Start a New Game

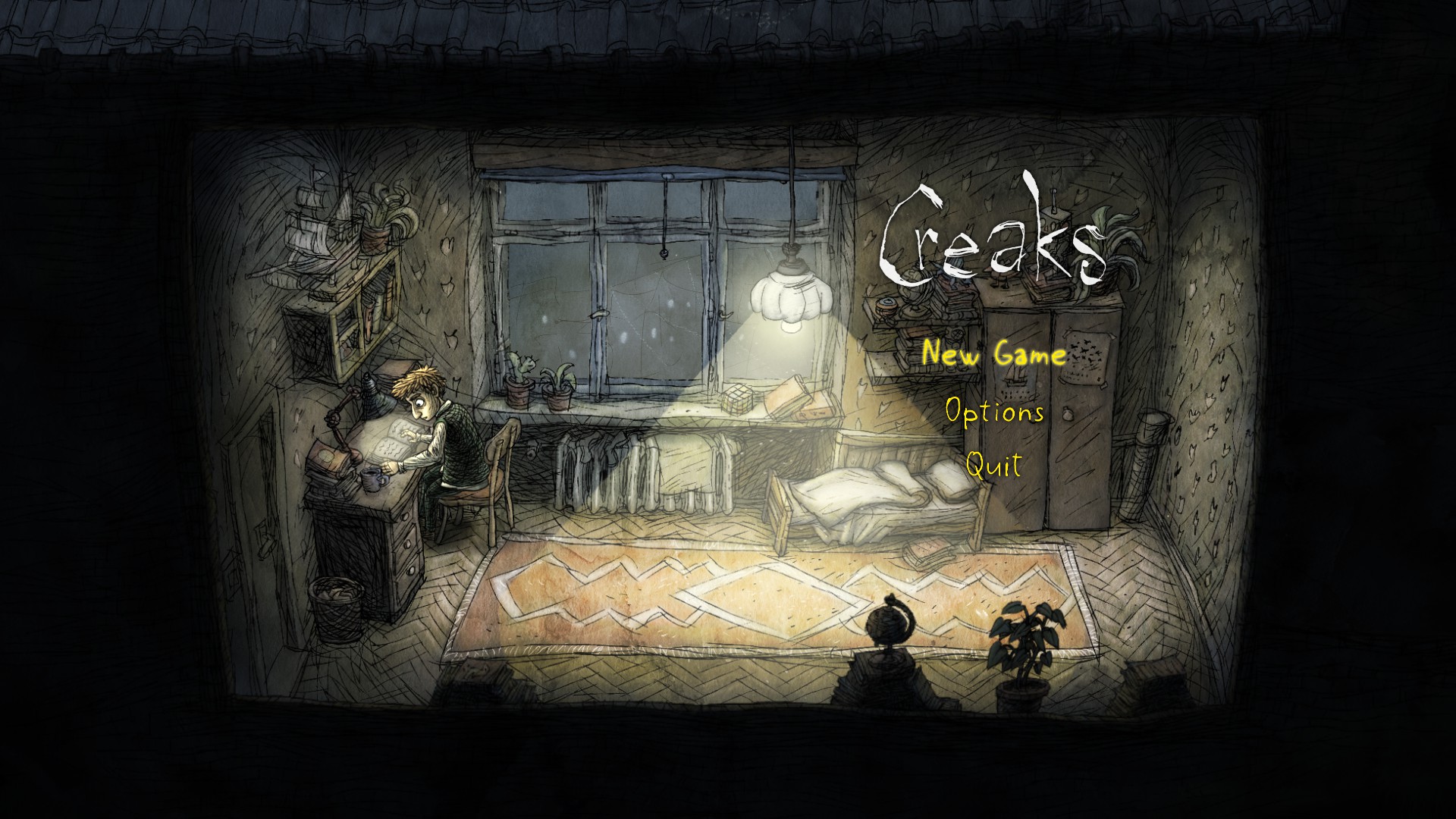pos(994,354)
